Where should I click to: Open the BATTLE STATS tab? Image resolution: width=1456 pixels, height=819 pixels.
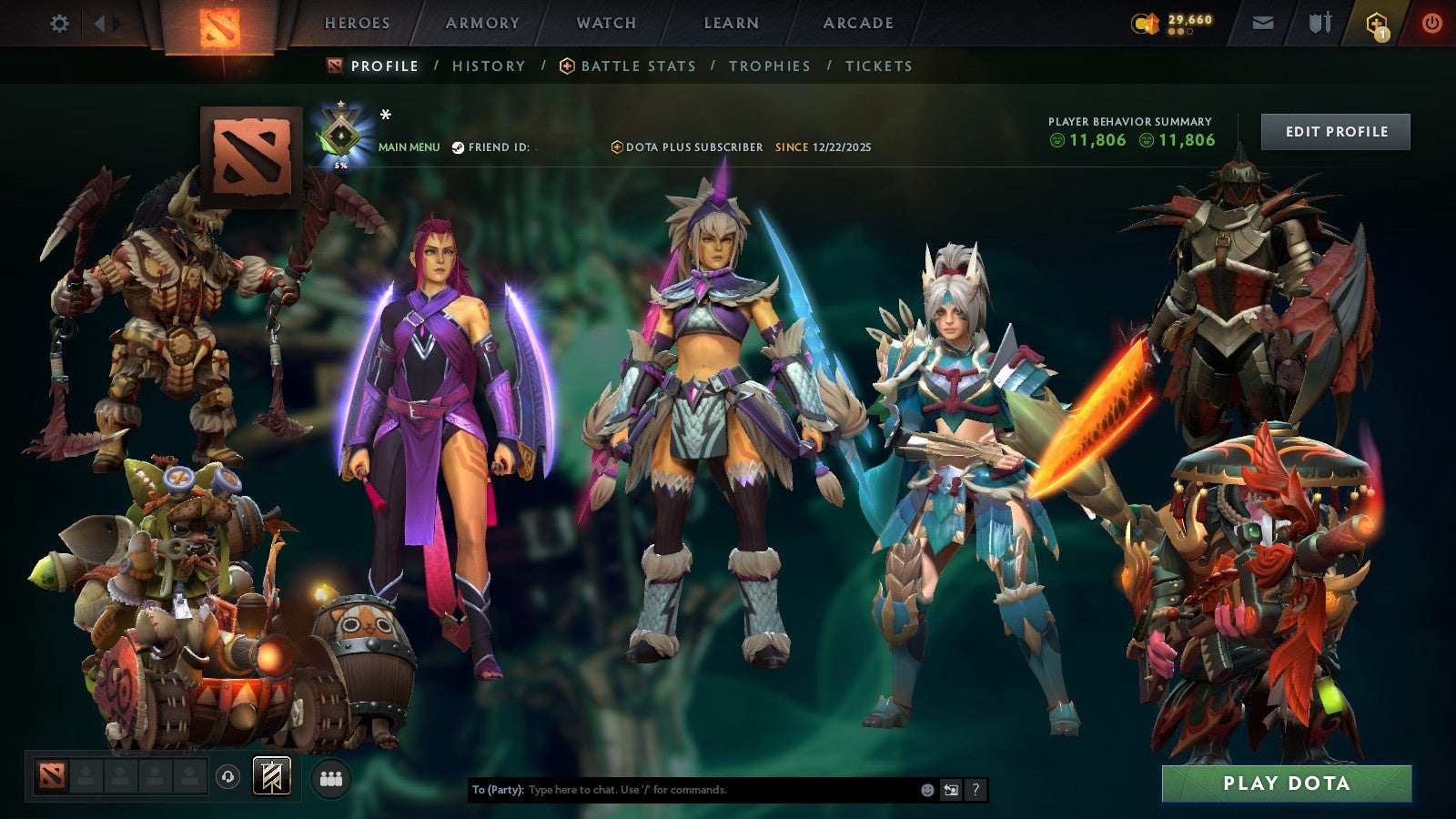(637, 66)
